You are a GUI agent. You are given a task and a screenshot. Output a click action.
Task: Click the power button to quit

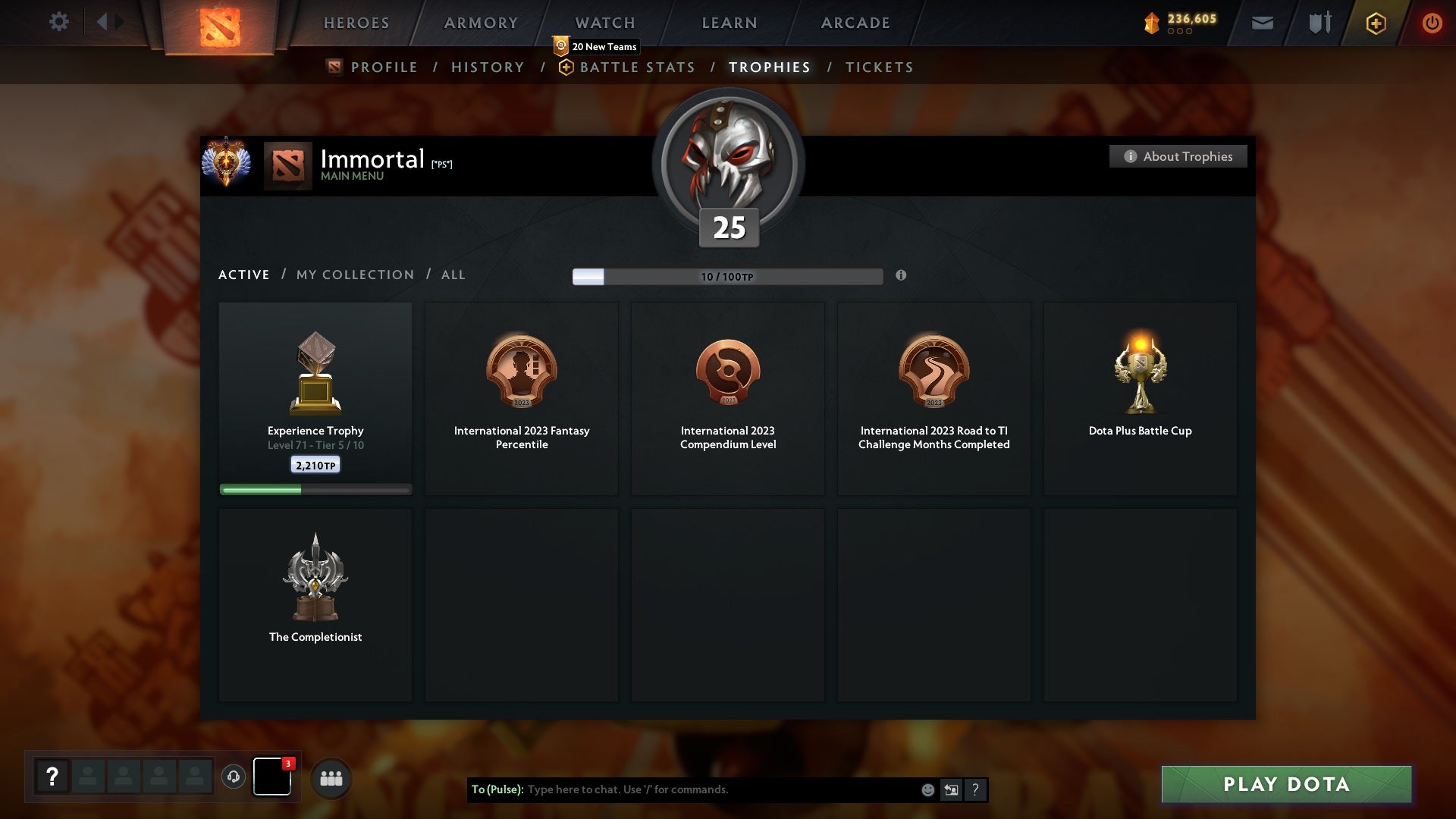1432,23
